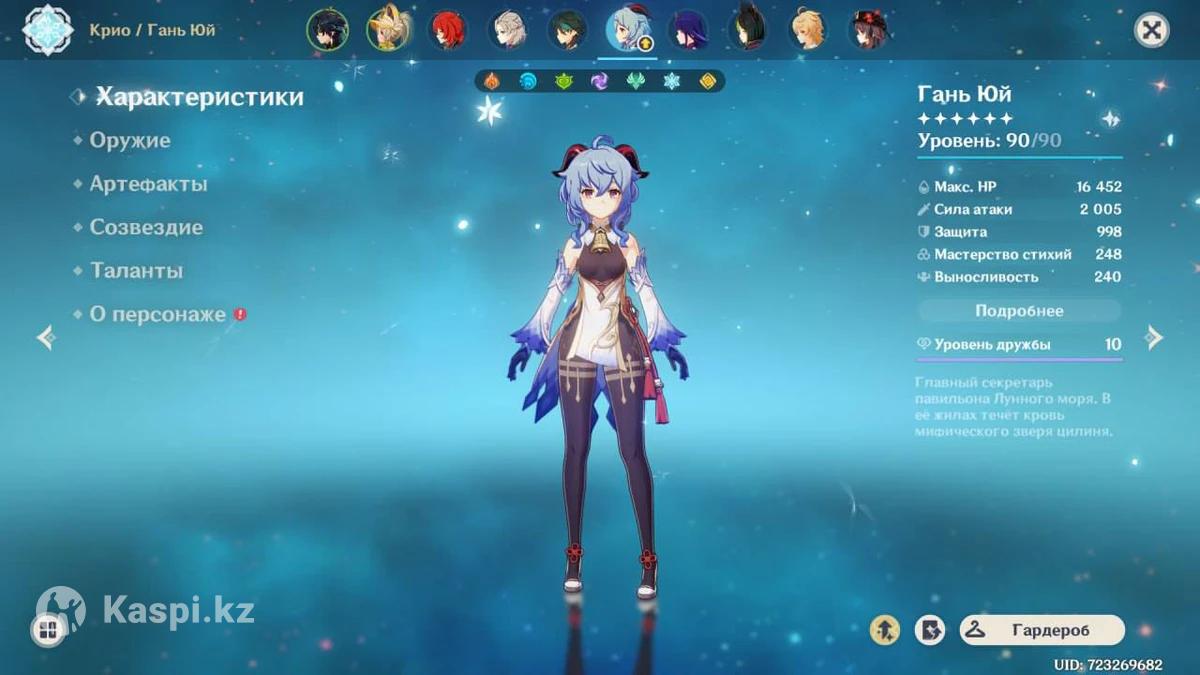The image size is (1200, 675).
Task: Show the next character with the right arrow
Action: point(1154,338)
